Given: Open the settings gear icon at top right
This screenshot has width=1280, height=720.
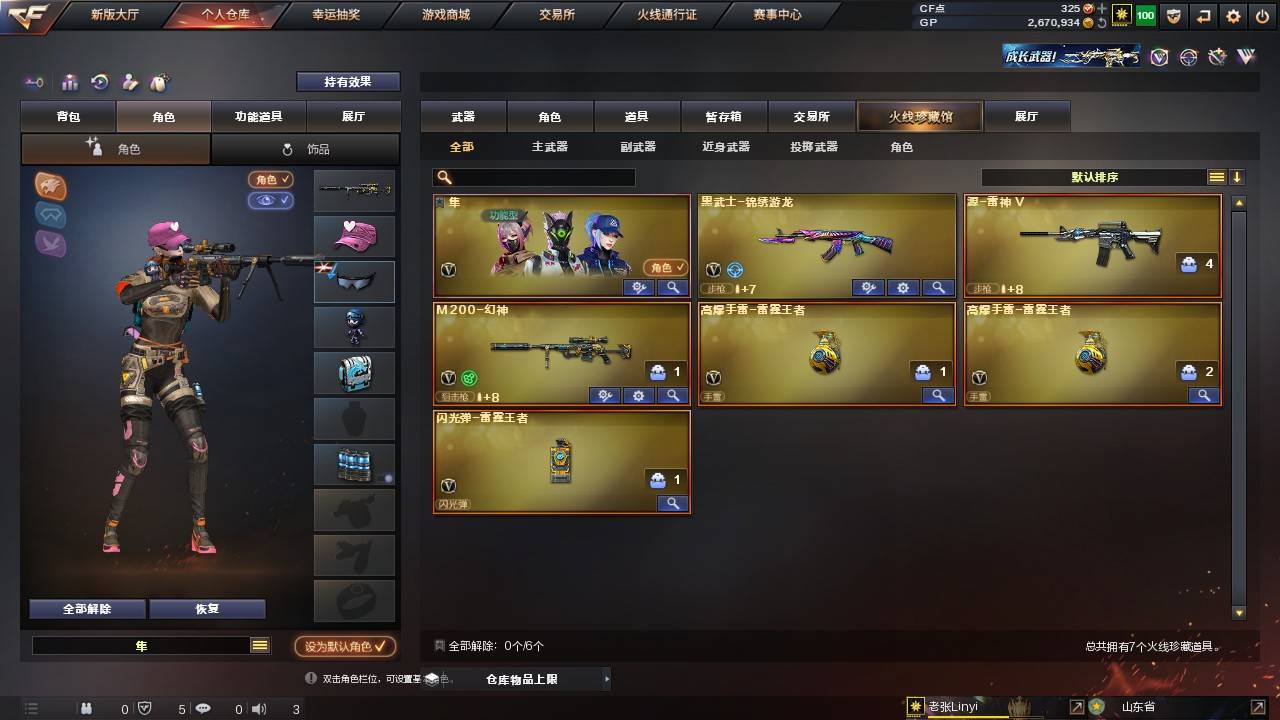Looking at the screenshot, I should [1232, 16].
